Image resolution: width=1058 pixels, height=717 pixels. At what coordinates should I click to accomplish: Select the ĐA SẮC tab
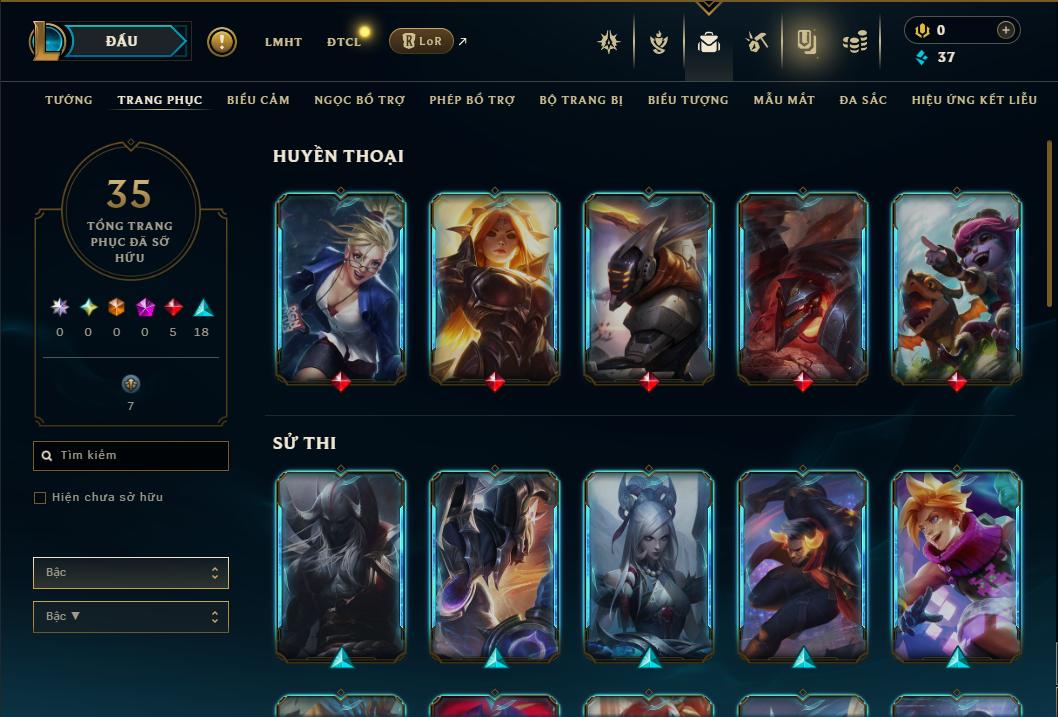tap(863, 100)
